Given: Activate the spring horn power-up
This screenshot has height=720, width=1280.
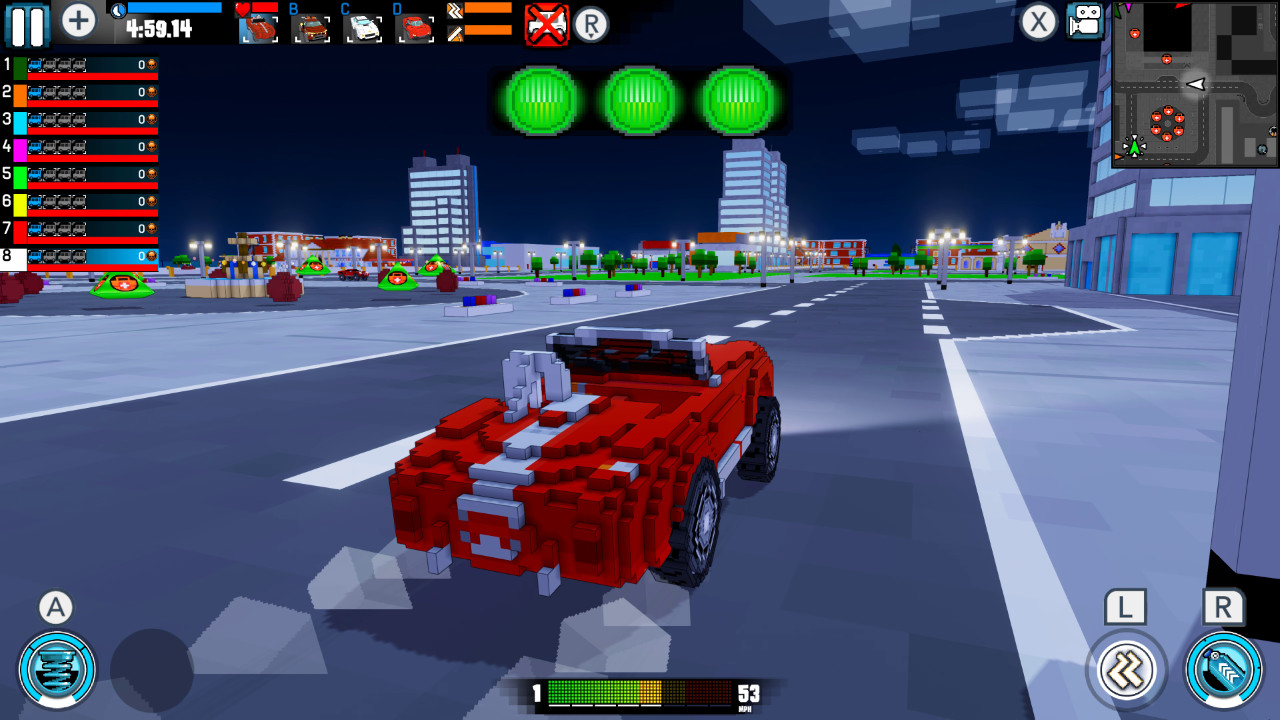Looking at the screenshot, I should [55, 670].
